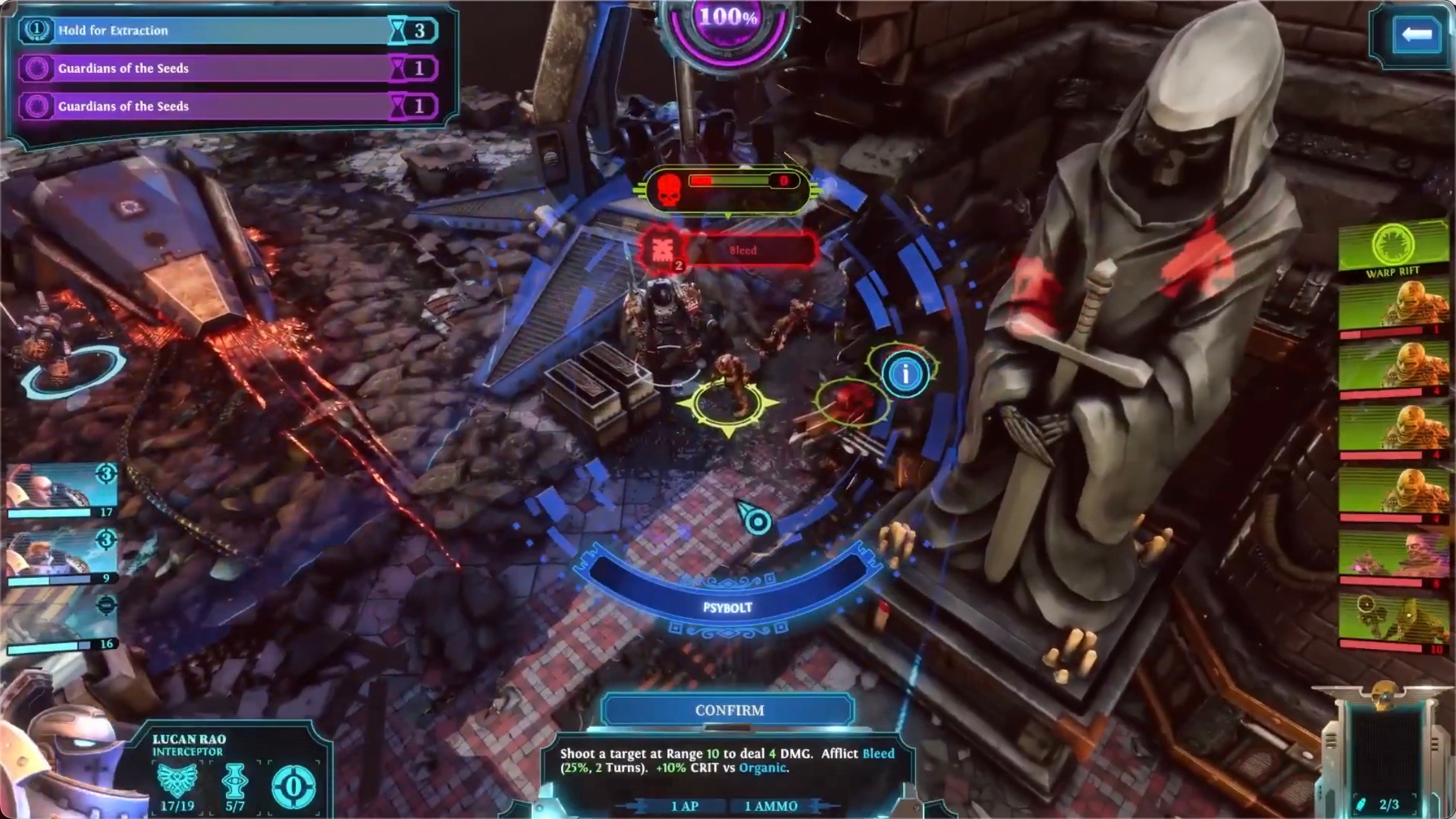Click the action points circle showing 0

coord(293,787)
